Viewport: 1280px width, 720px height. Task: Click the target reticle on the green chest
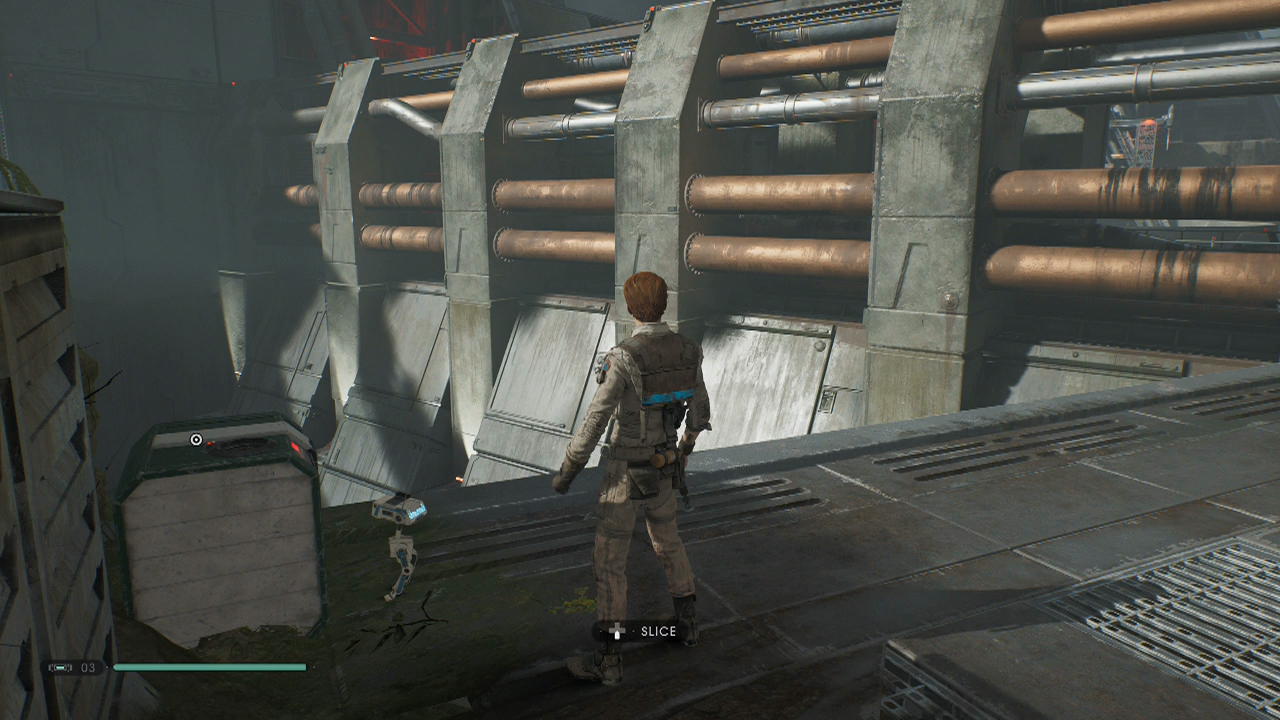(x=196, y=439)
